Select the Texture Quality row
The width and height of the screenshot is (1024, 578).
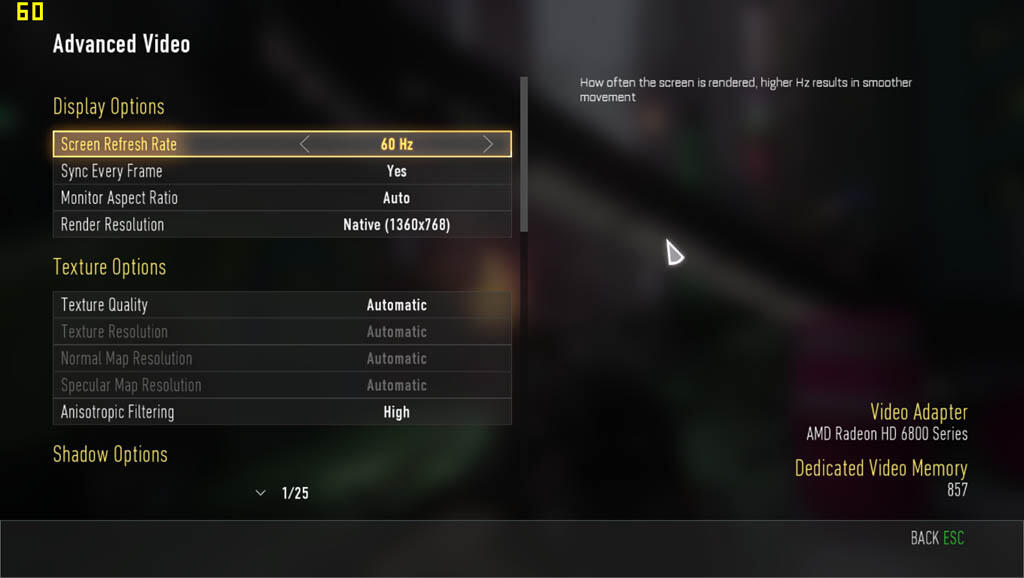(282, 305)
